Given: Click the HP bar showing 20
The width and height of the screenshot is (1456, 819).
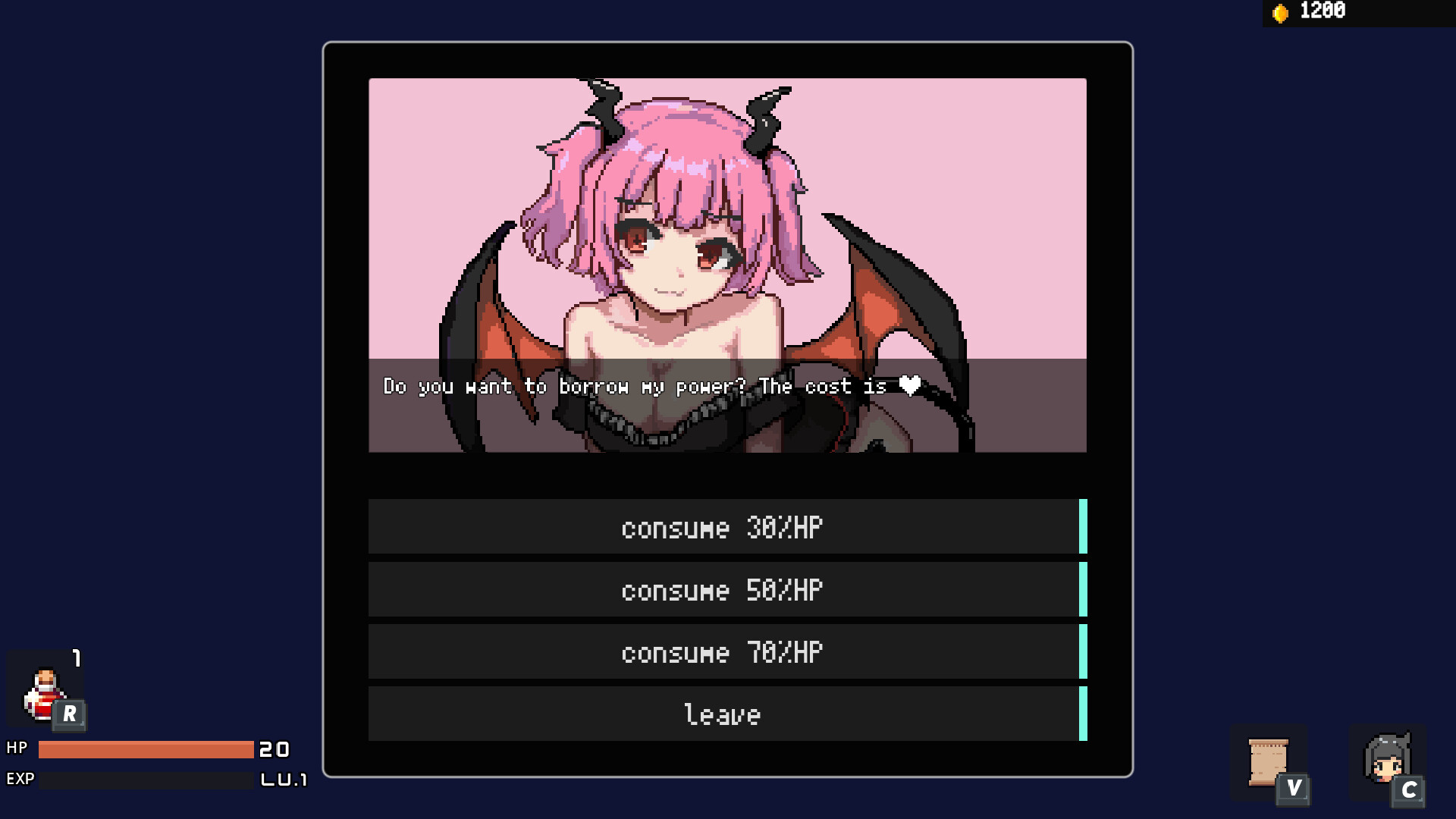Looking at the screenshot, I should [144, 750].
